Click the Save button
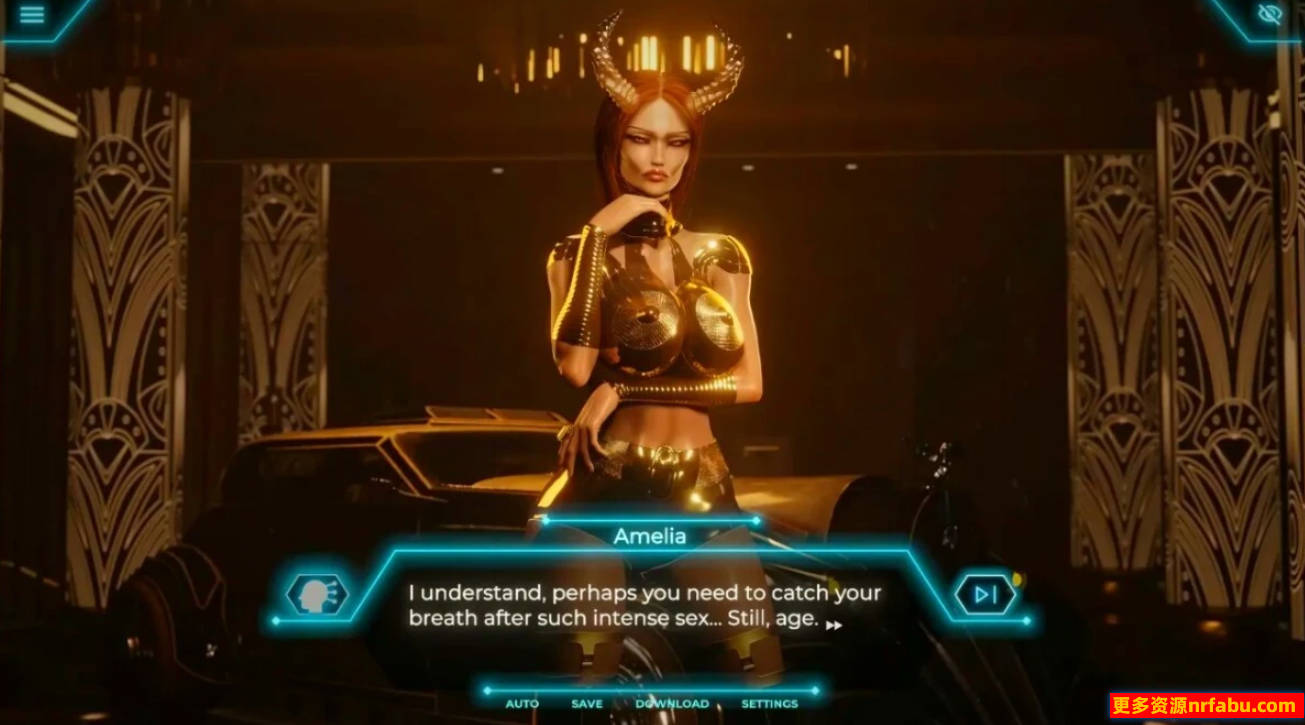The image size is (1305, 725). (x=587, y=704)
